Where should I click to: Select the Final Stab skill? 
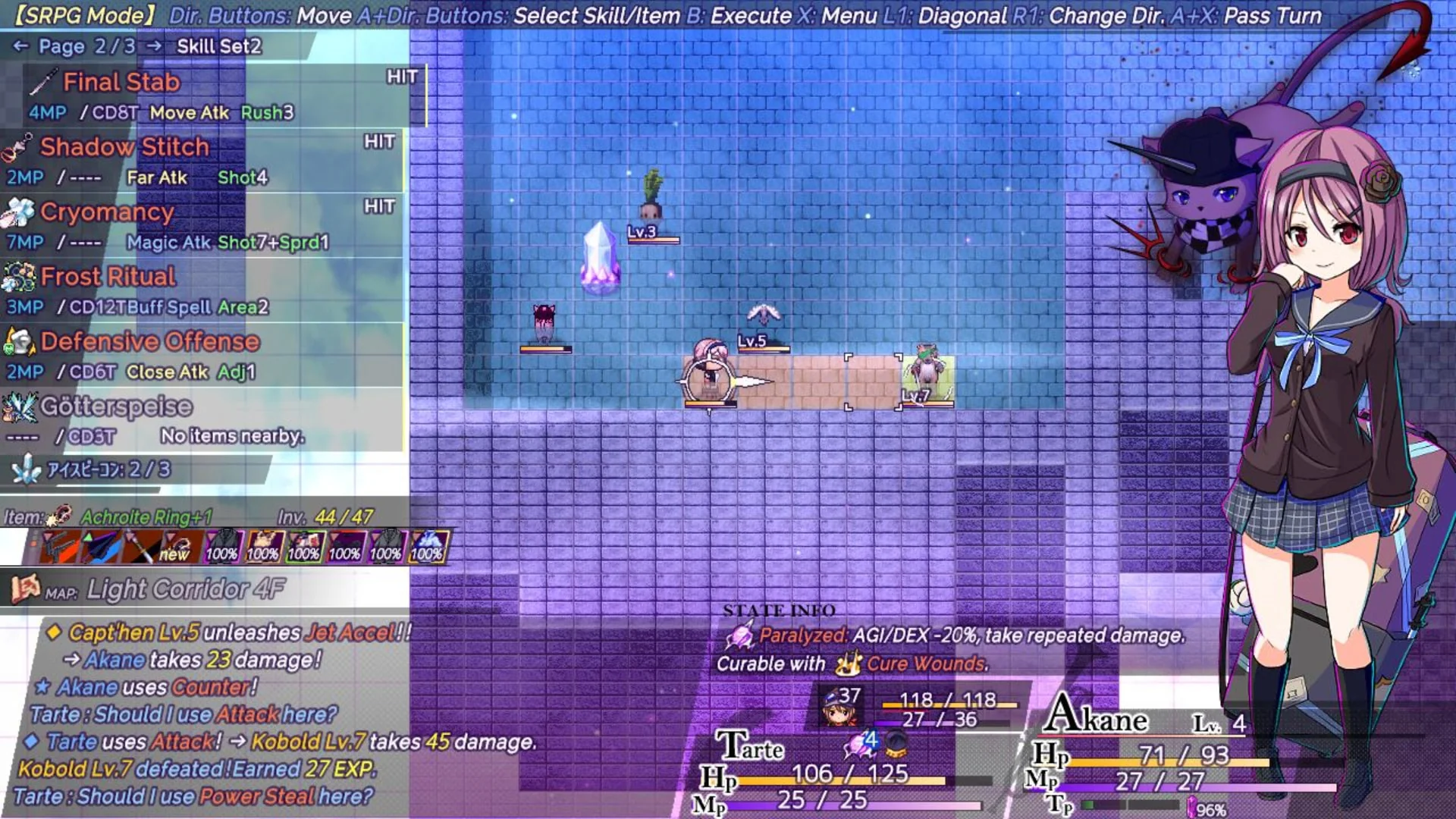pyautogui.click(x=121, y=82)
